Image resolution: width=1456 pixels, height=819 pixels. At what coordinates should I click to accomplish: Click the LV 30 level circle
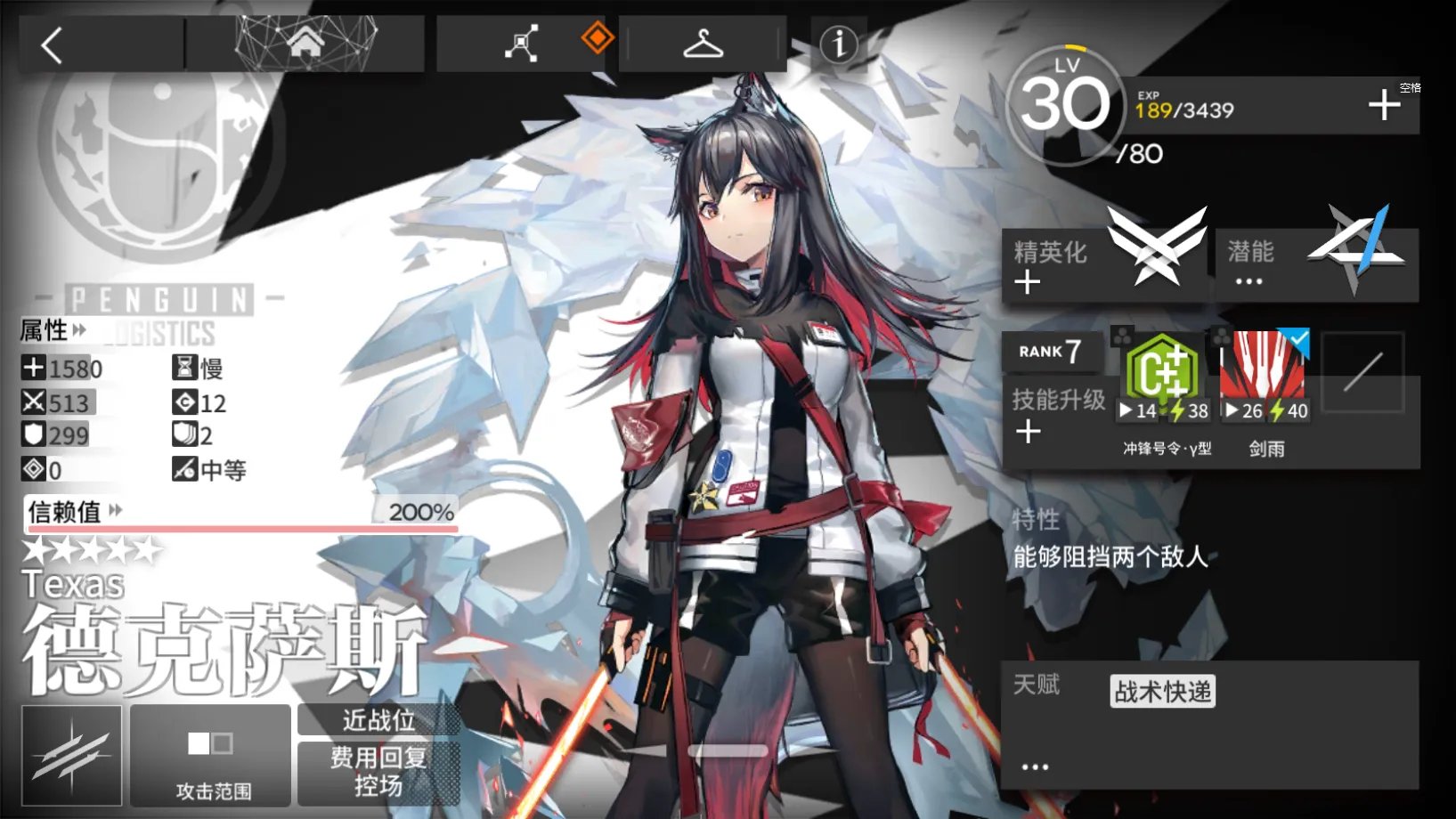(1063, 109)
